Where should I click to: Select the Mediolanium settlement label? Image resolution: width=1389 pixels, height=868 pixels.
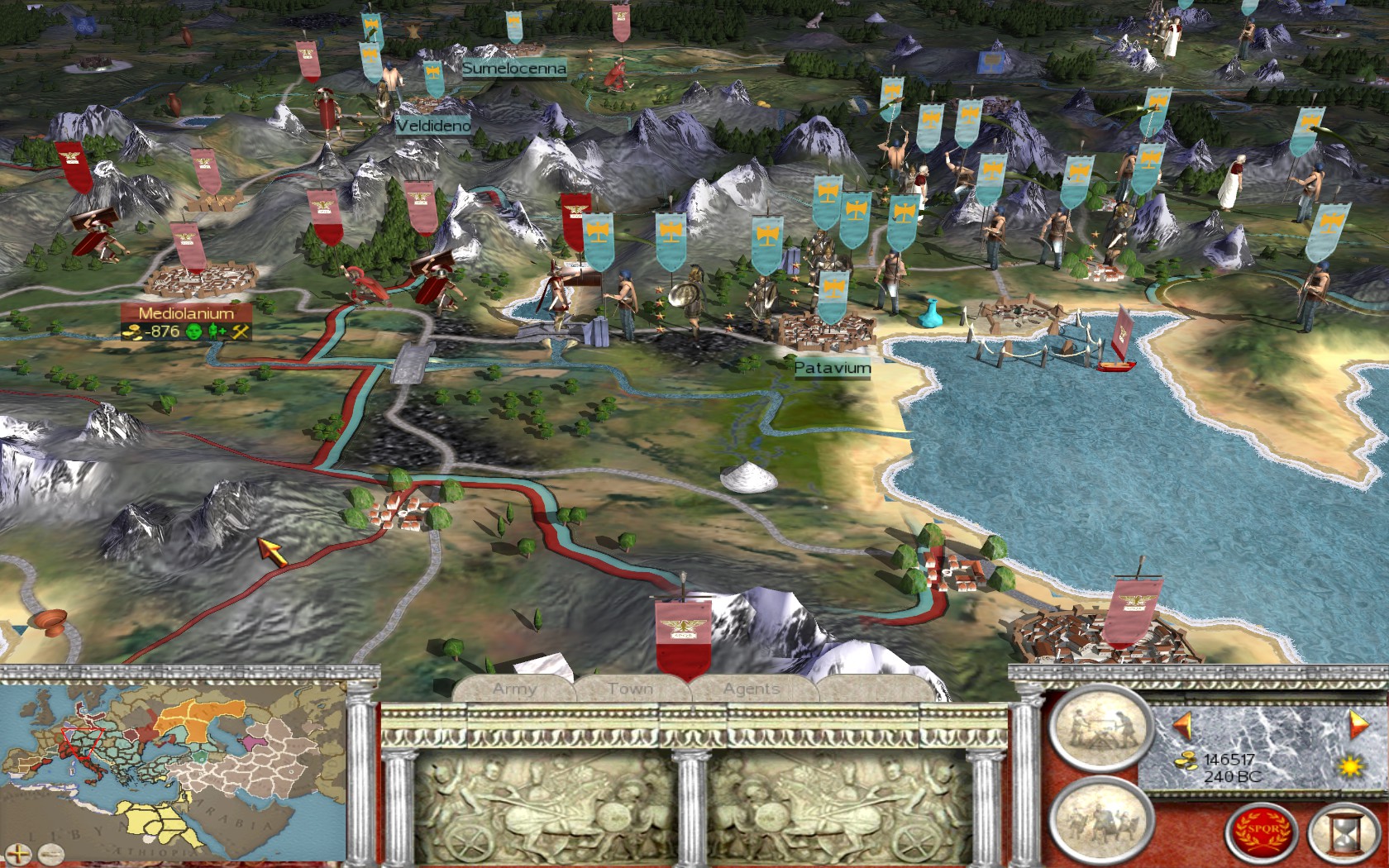186,313
